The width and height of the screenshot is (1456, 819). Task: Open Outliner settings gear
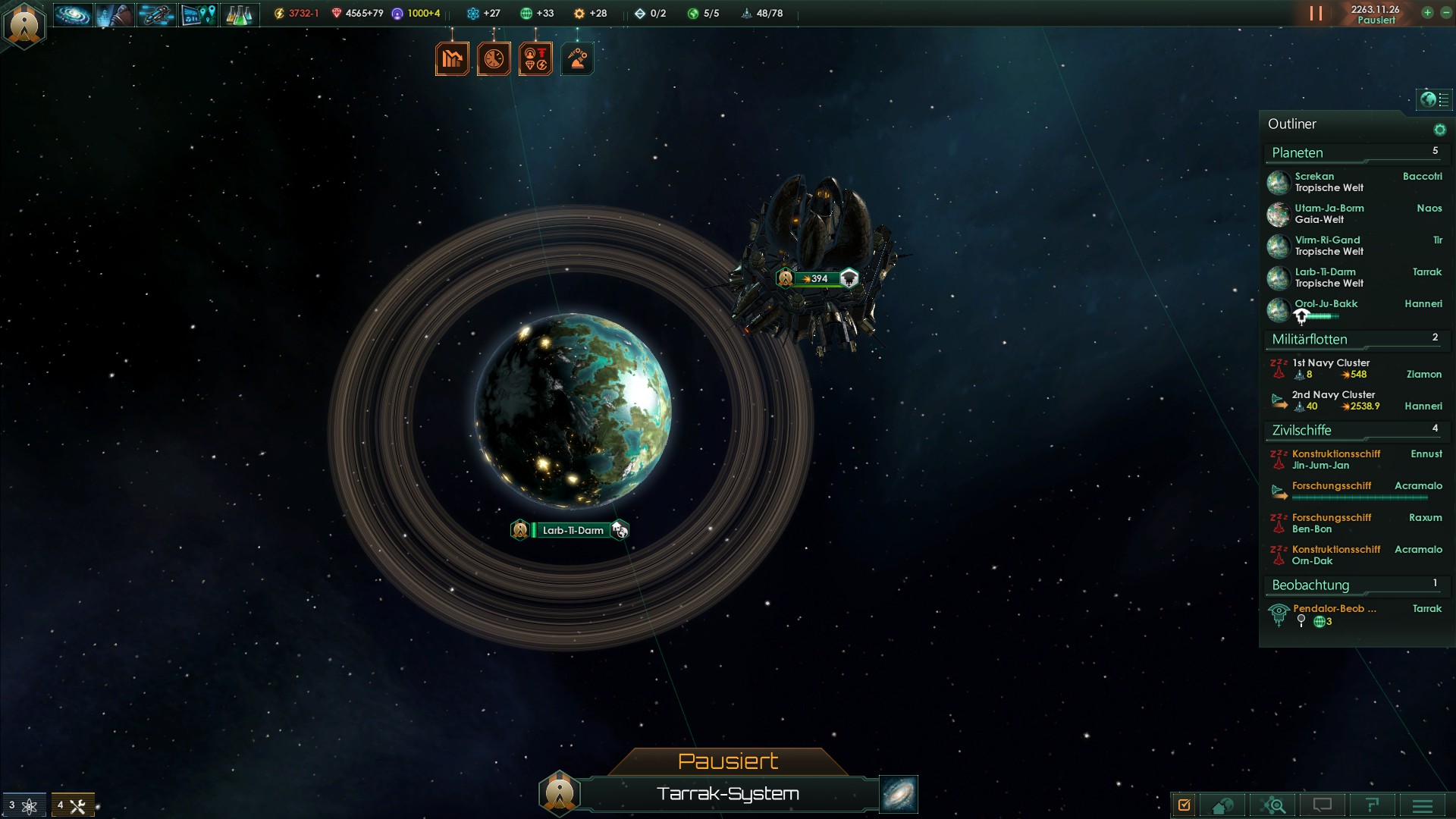click(1439, 130)
